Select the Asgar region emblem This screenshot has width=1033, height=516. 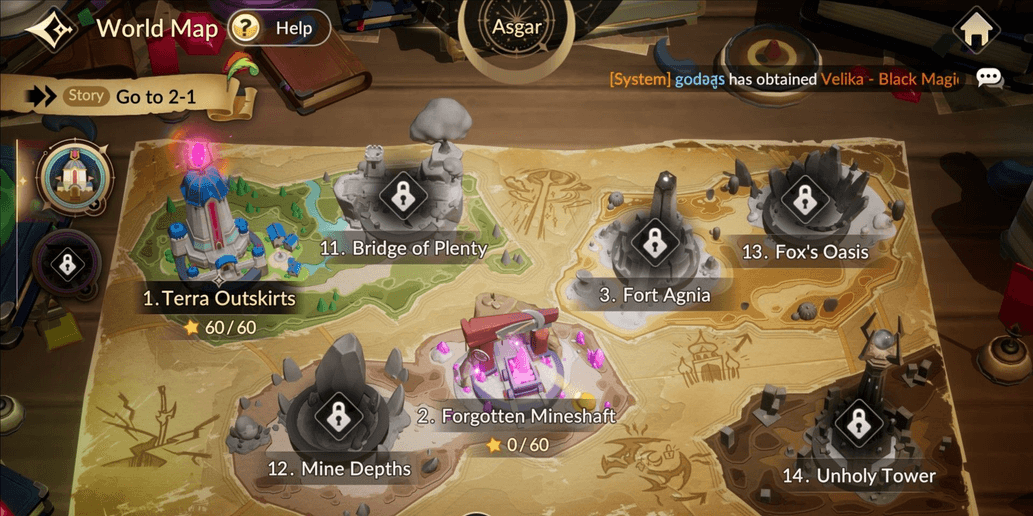pos(517,27)
